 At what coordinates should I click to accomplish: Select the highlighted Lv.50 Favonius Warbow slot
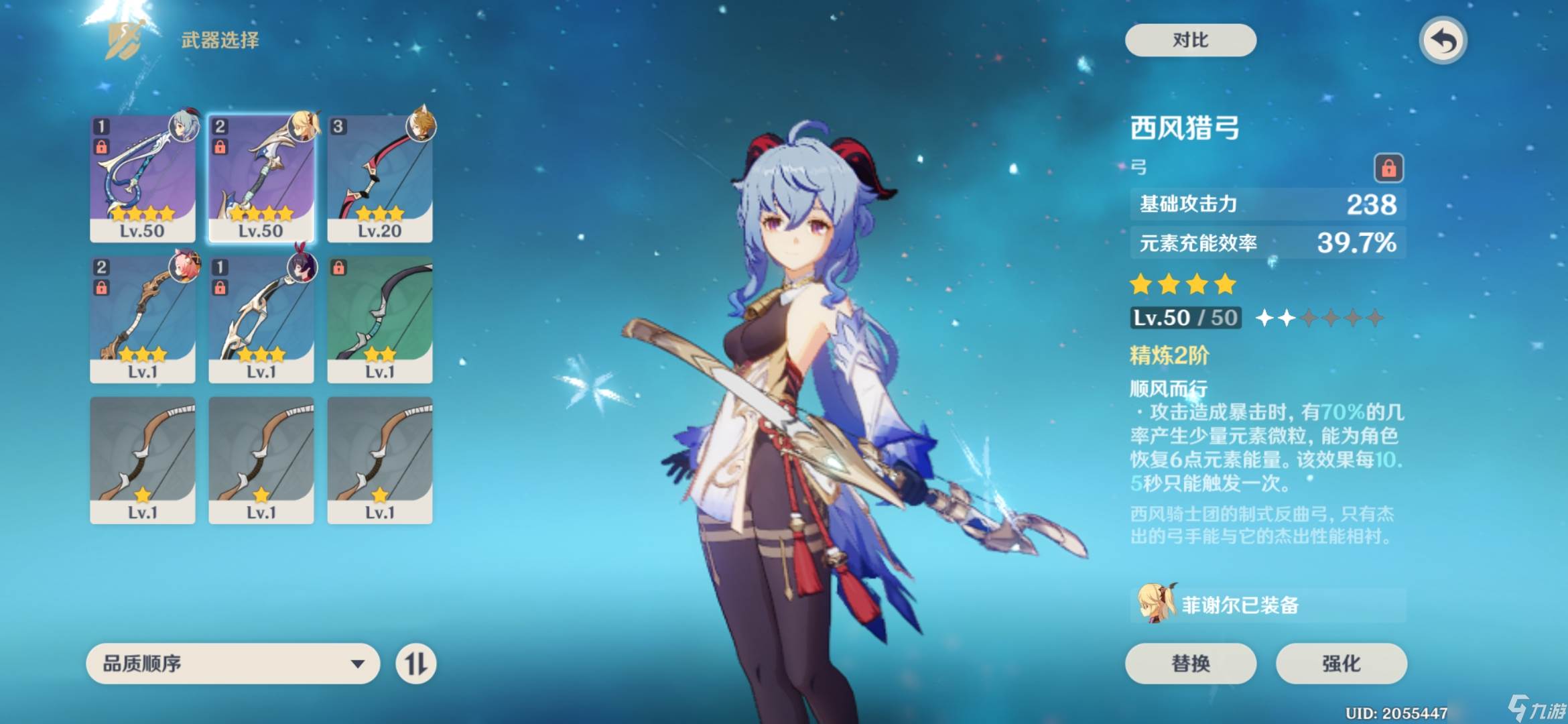[261, 178]
